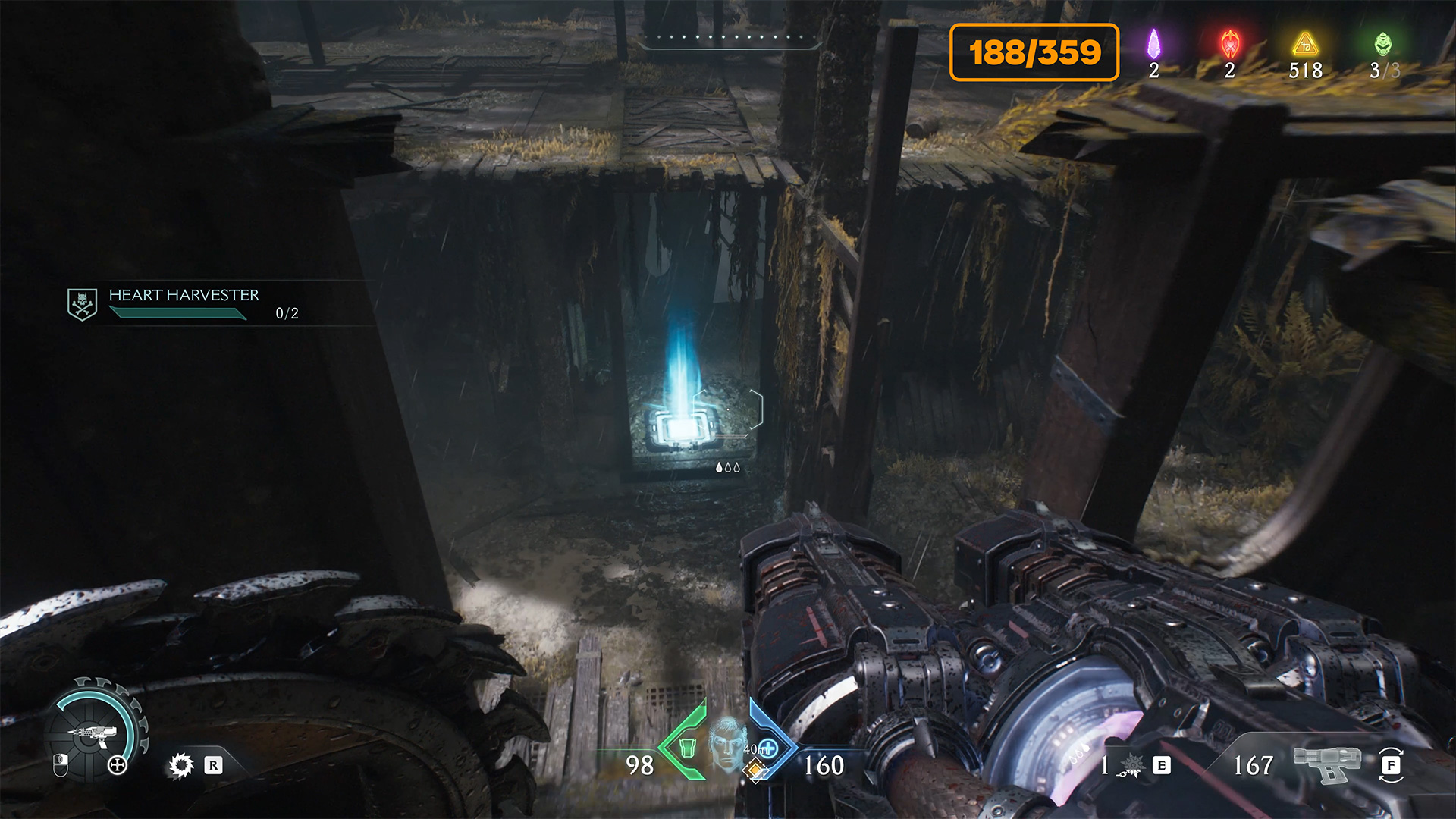Click the green helmet extra lives icon
Viewport: 1456px width, 819px height.
1383,45
